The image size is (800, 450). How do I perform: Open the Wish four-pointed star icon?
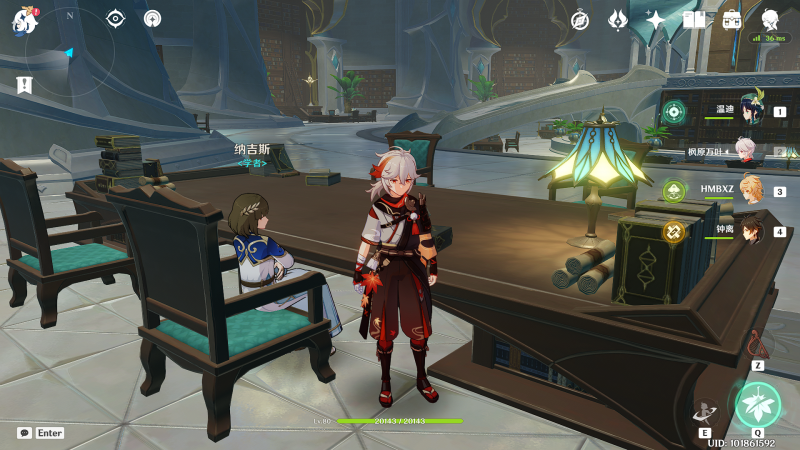click(x=656, y=20)
